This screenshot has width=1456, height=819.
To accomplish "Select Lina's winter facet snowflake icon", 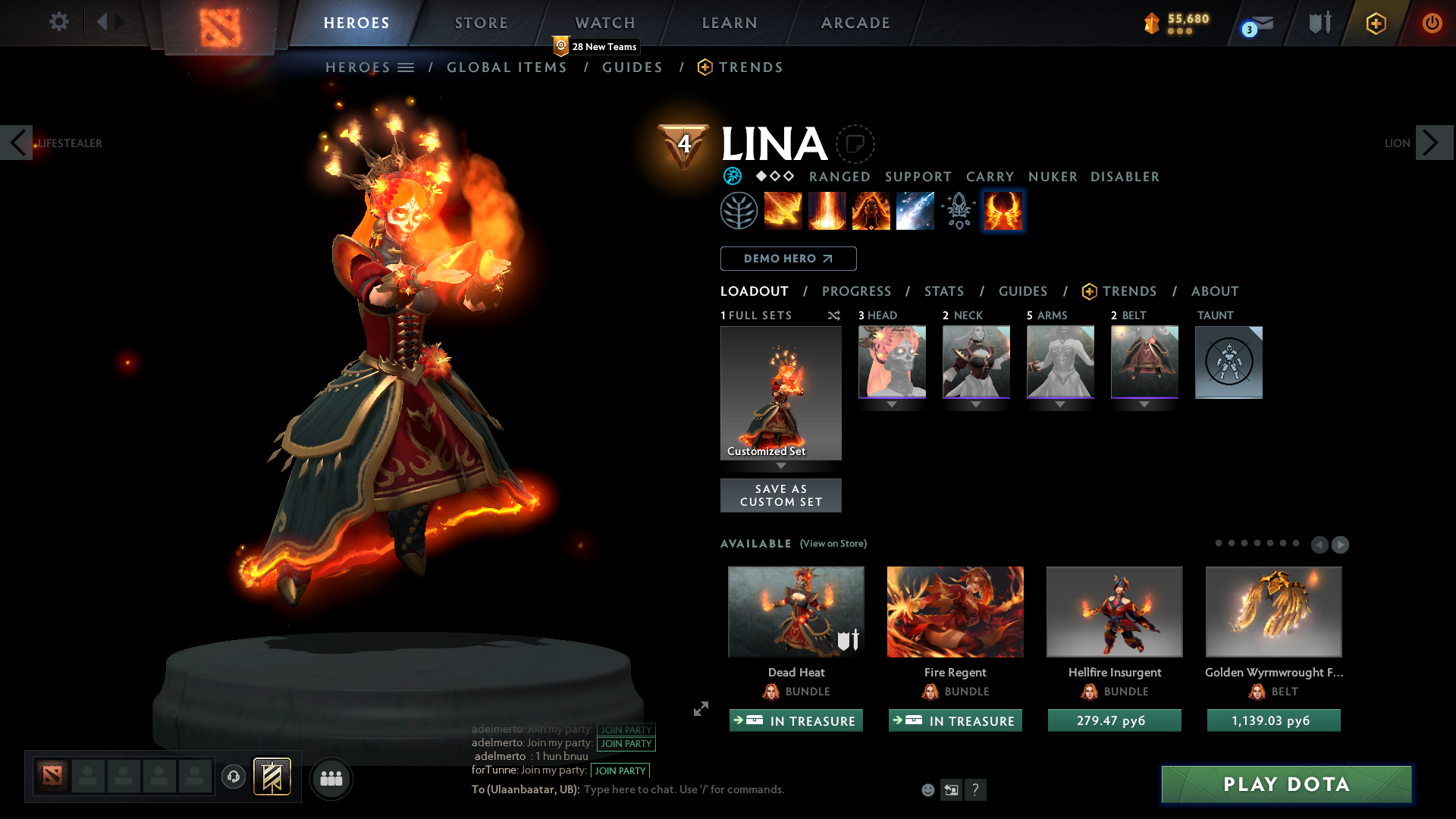I will (x=732, y=177).
